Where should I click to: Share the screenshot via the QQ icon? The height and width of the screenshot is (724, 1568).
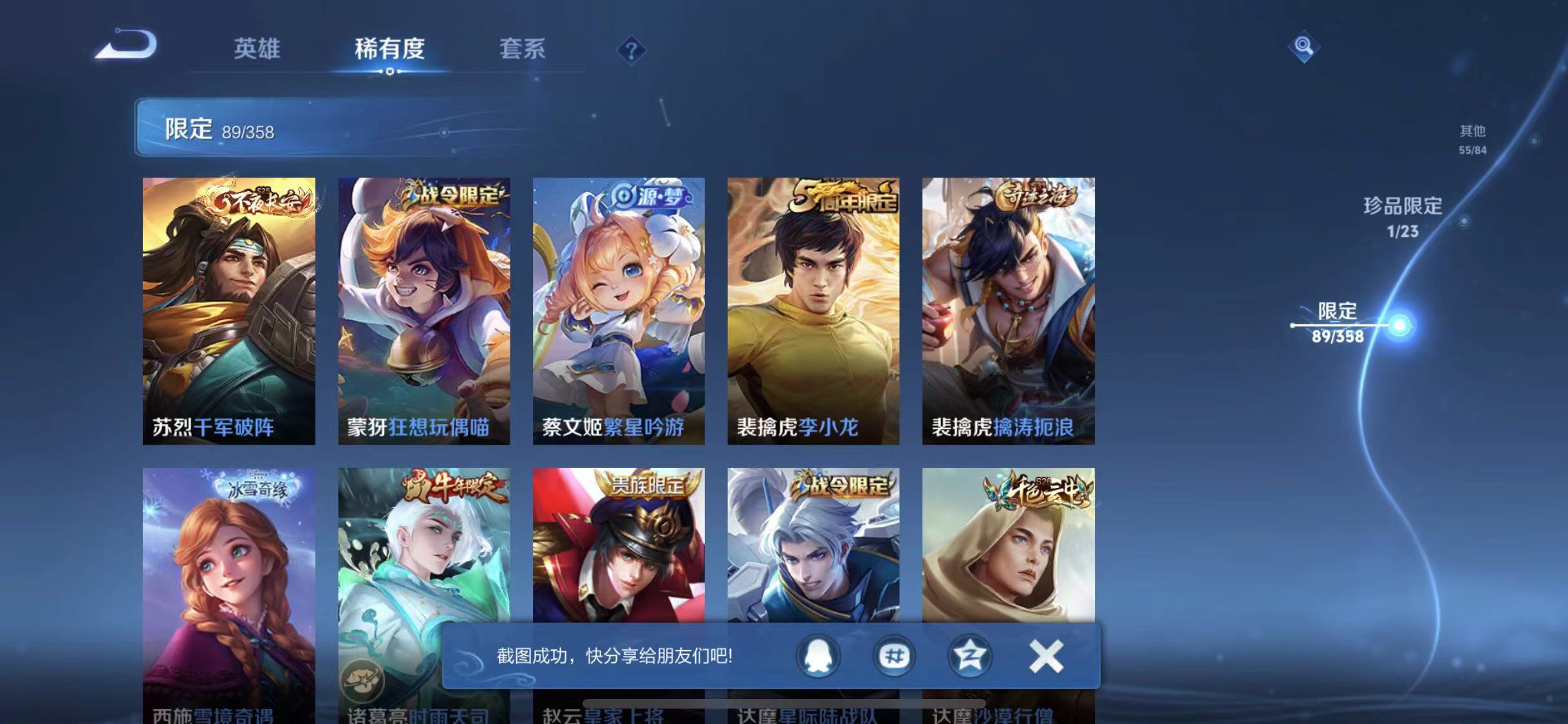[817, 658]
